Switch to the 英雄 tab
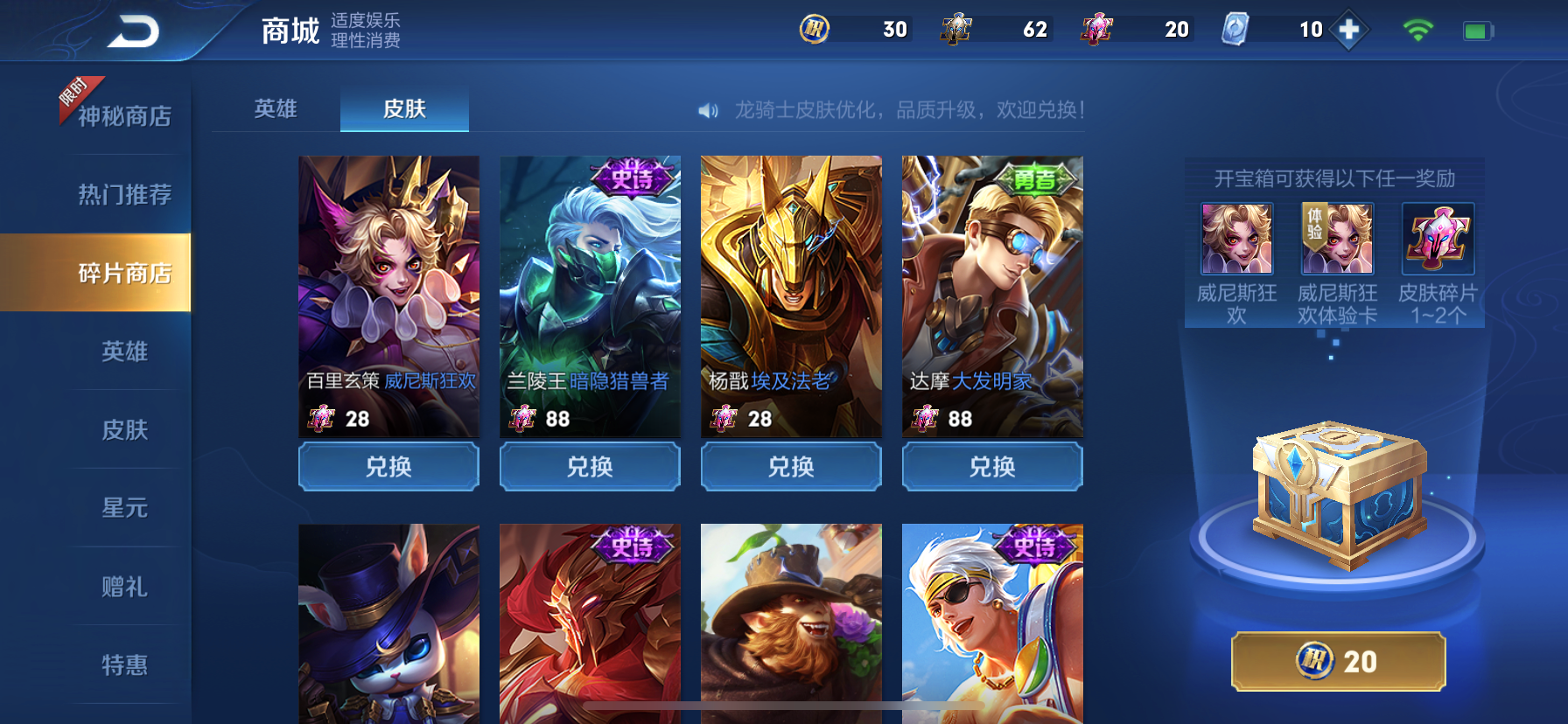 point(274,108)
